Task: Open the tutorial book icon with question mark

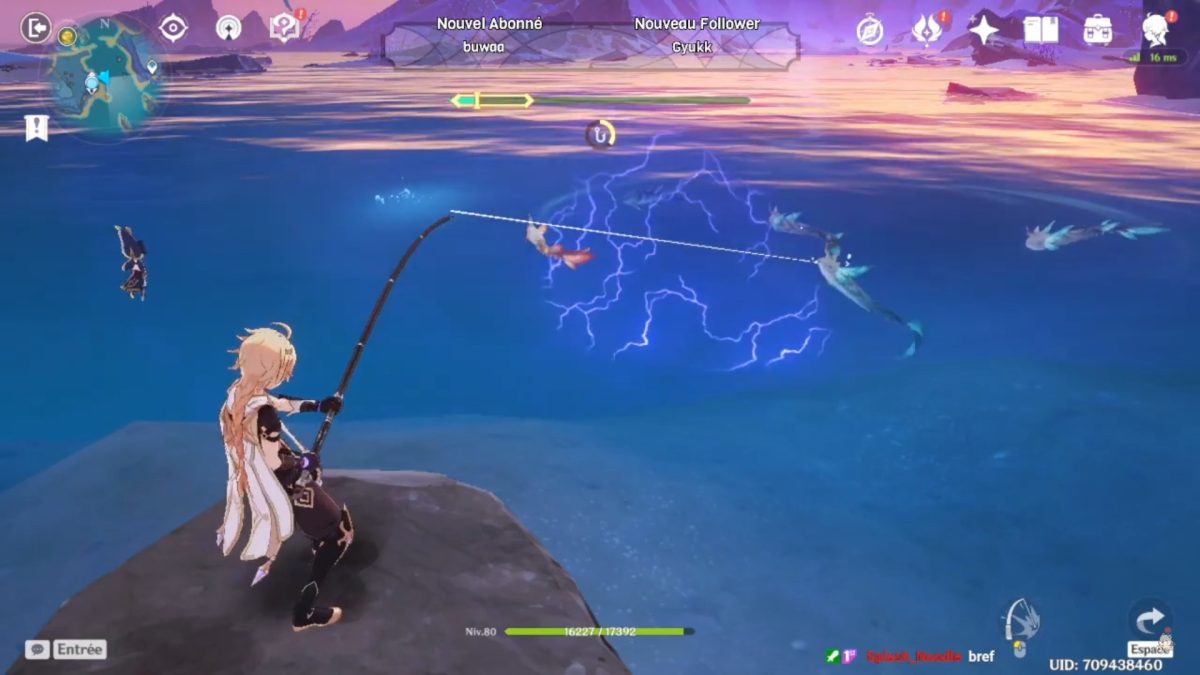Action: click(x=286, y=28)
